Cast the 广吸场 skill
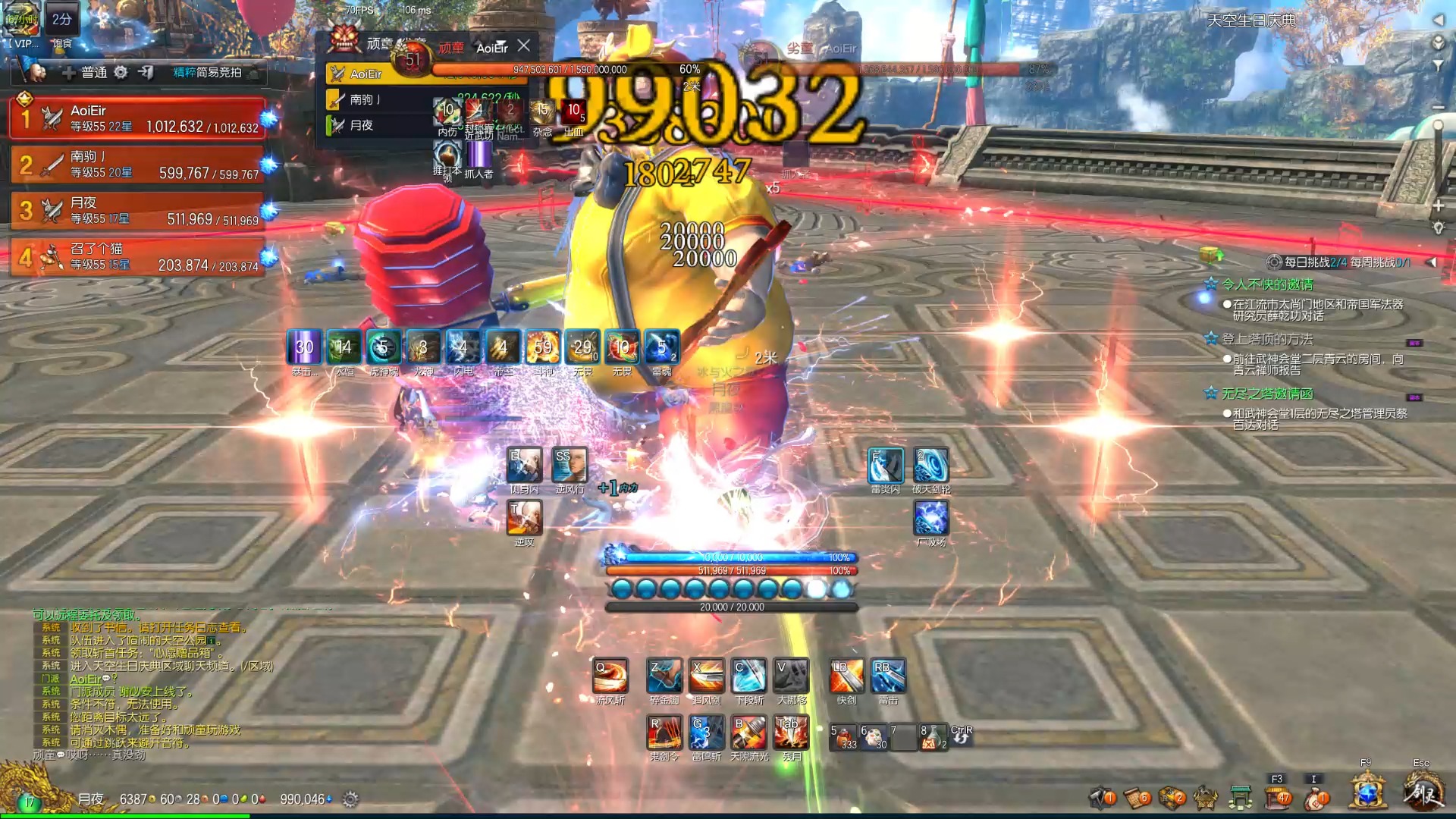This screenshot has width=1456, height=819. pos(931,519)
